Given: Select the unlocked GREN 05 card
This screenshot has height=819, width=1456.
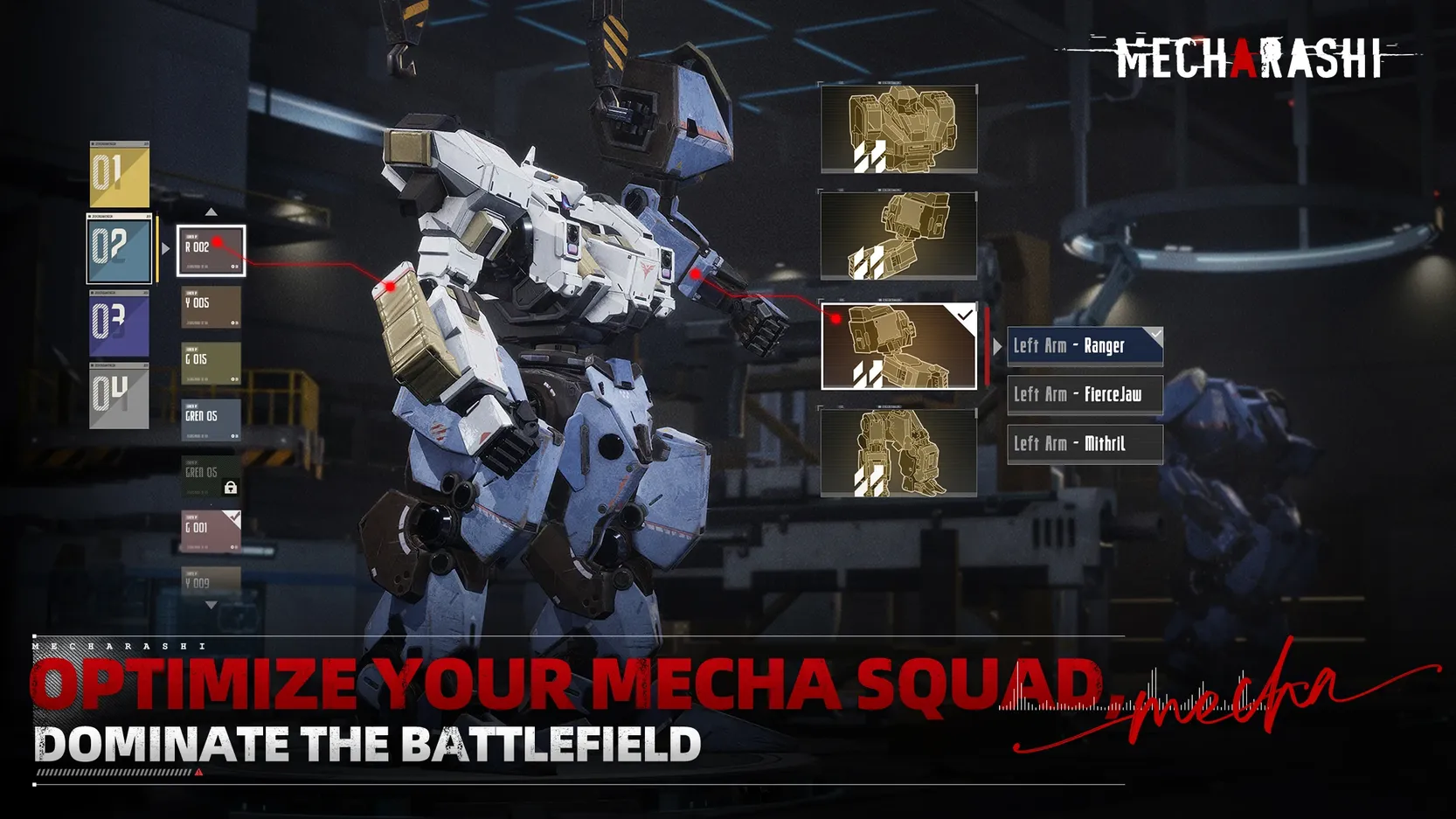Looking at the screenshot, I should click(211, 420).
